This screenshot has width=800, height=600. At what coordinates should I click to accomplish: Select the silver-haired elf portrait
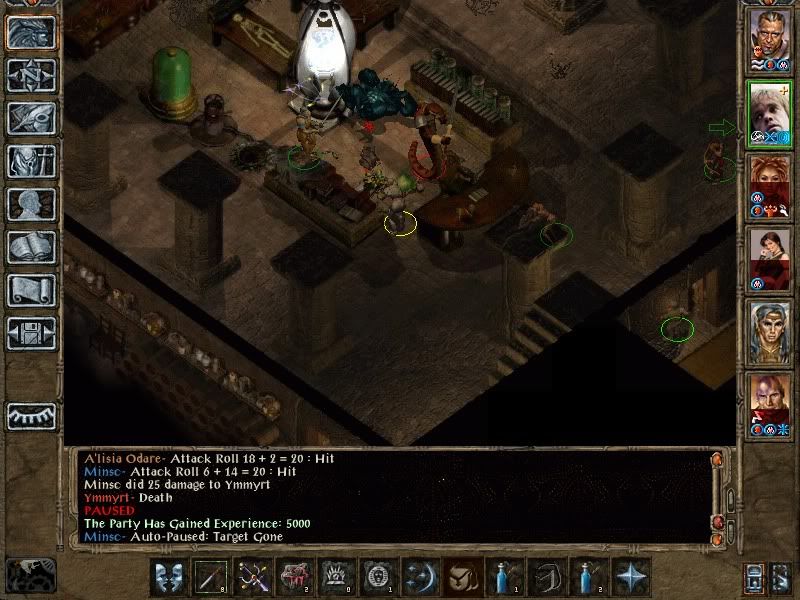[x=770, y=330]
